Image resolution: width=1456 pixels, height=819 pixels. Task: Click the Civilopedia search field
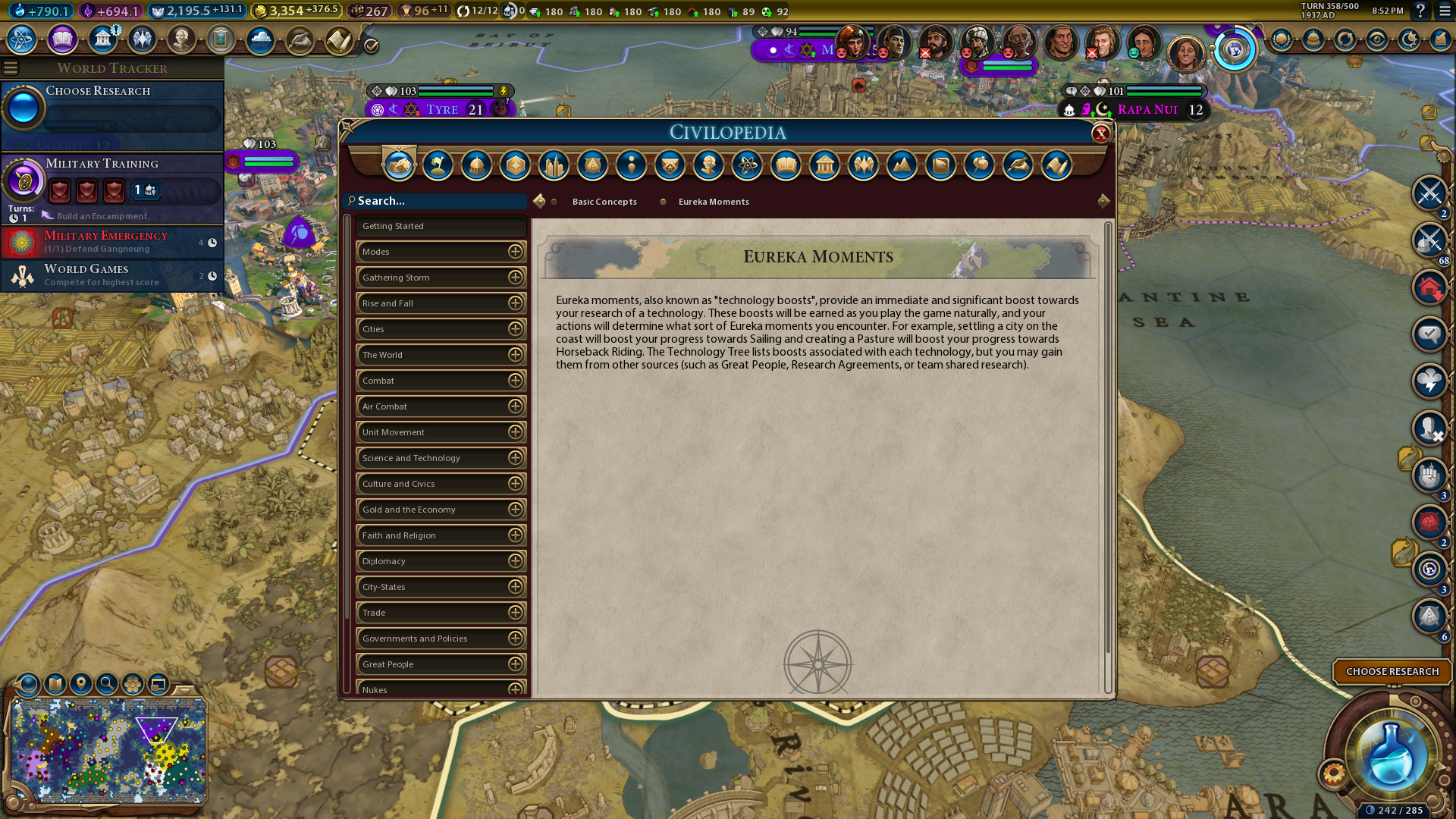[x=440, y=201]
